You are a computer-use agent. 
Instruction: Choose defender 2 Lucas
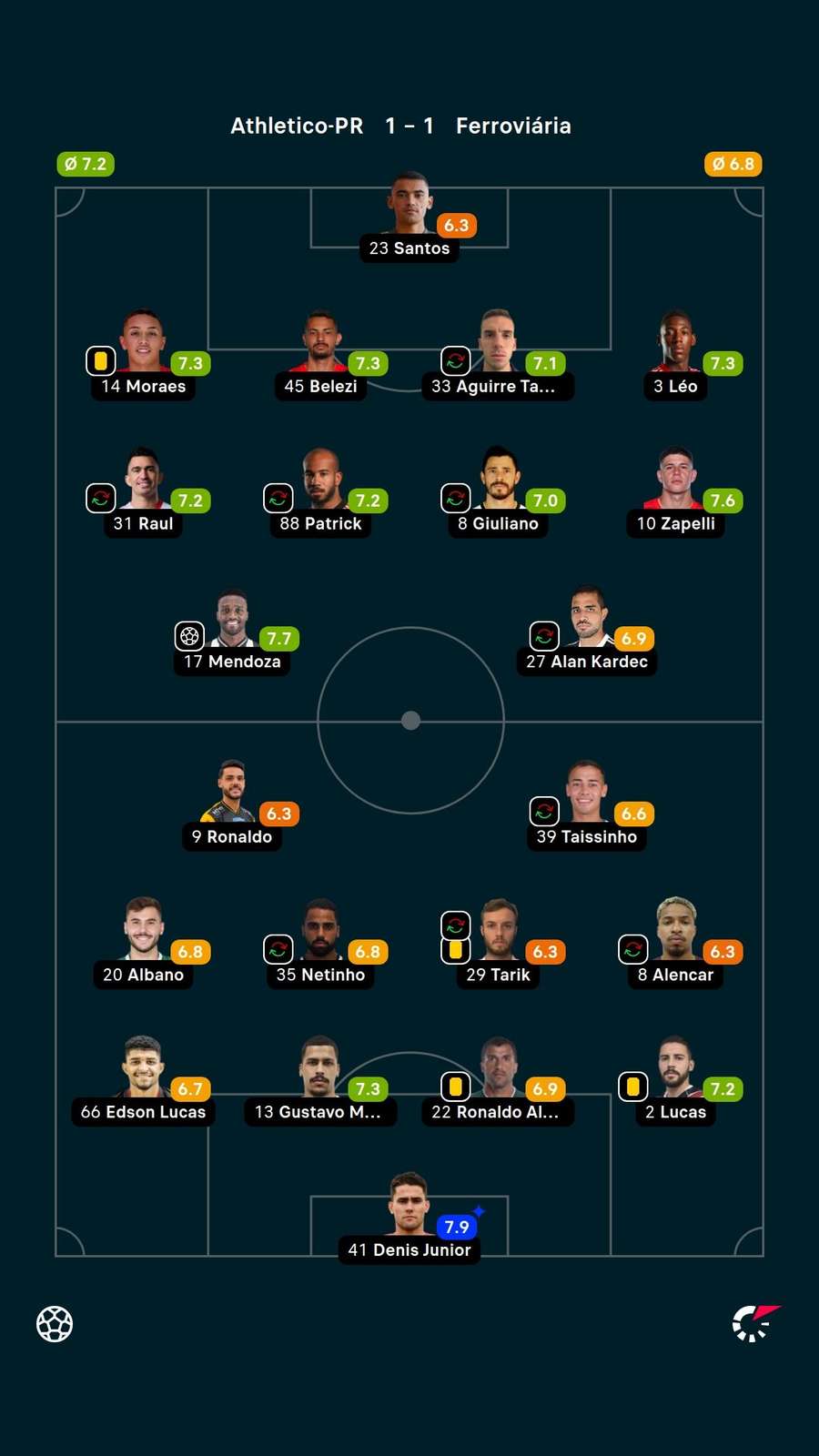(675, 1069)
